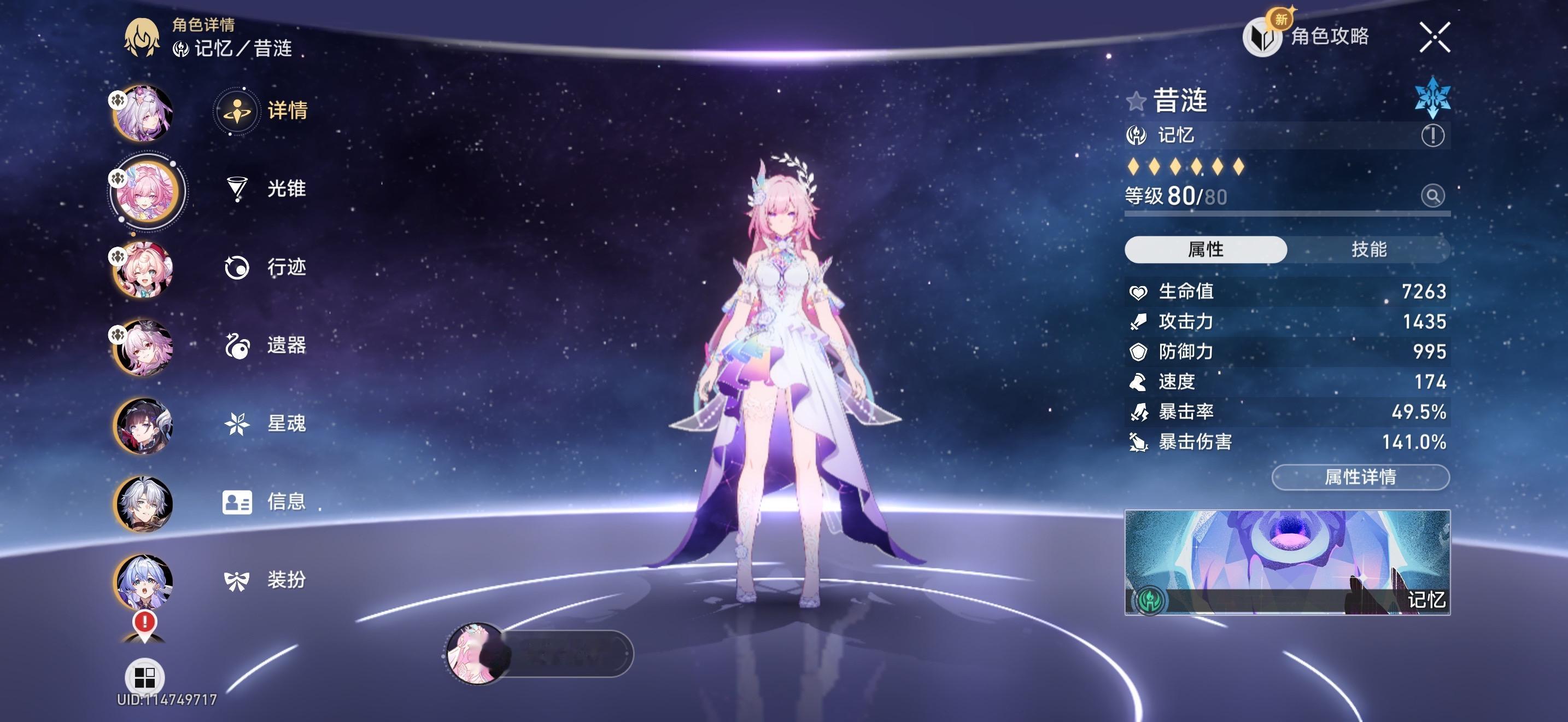Image resolution: width=1568 pixels, height=722 pixels.
Task: Select the gray-haired male character portrait
Action: [x=144, y=504]
